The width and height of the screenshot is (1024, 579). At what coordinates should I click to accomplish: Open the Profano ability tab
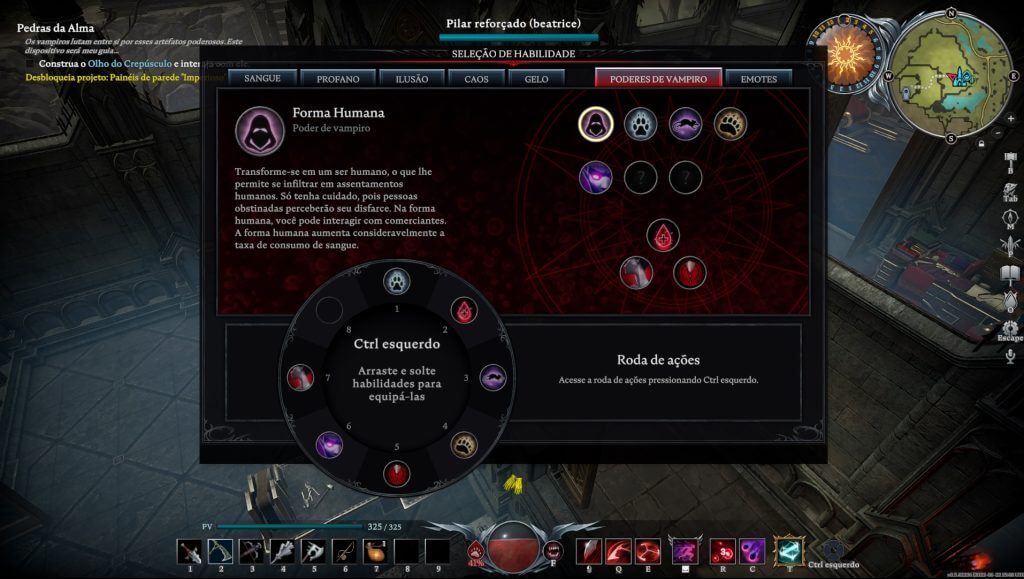338,78
